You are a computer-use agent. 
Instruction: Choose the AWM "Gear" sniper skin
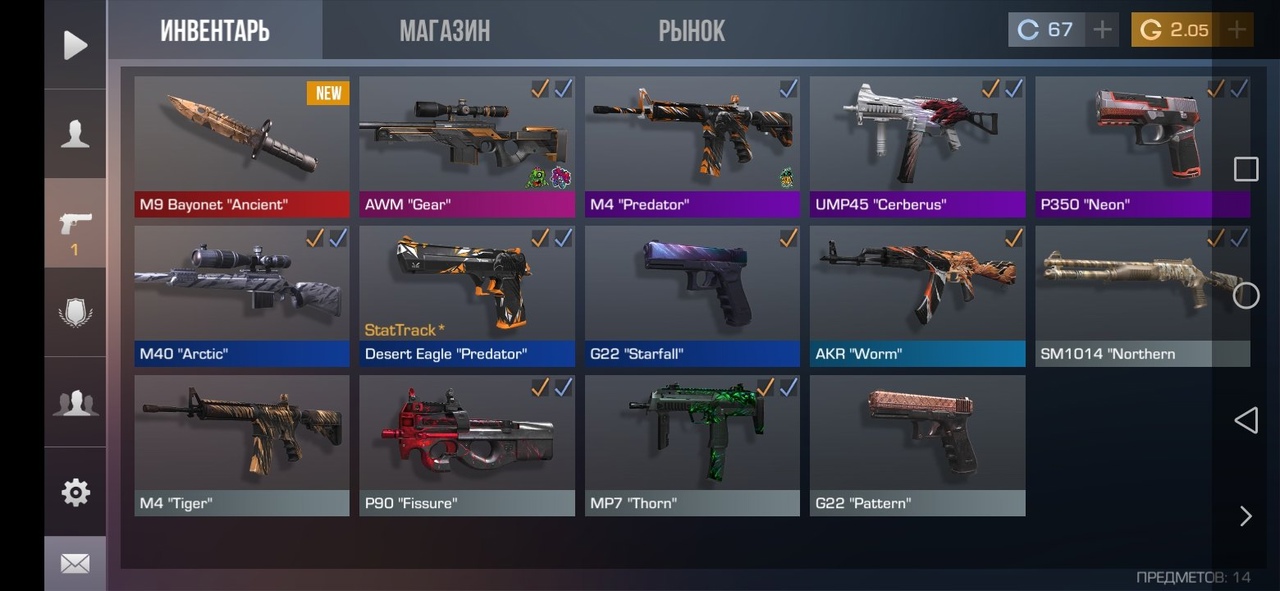click(x=467, y=146)
